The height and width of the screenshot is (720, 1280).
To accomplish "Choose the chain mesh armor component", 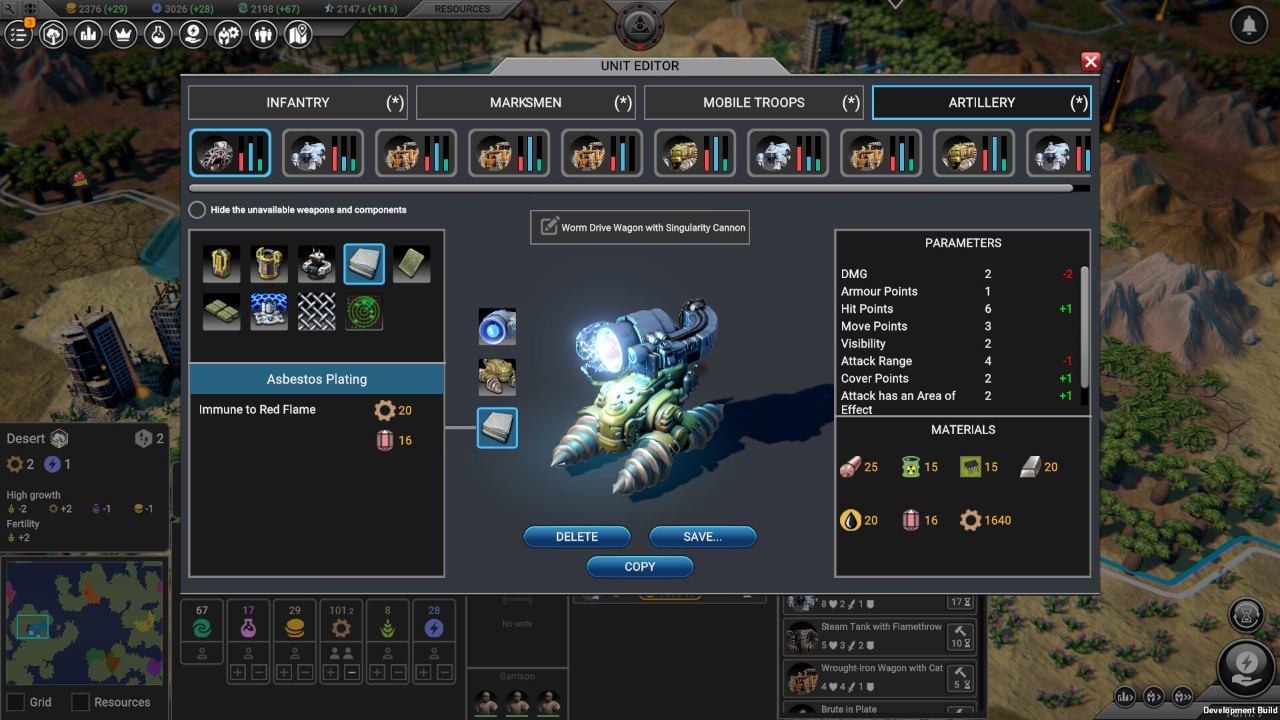I will click(316, 311).
